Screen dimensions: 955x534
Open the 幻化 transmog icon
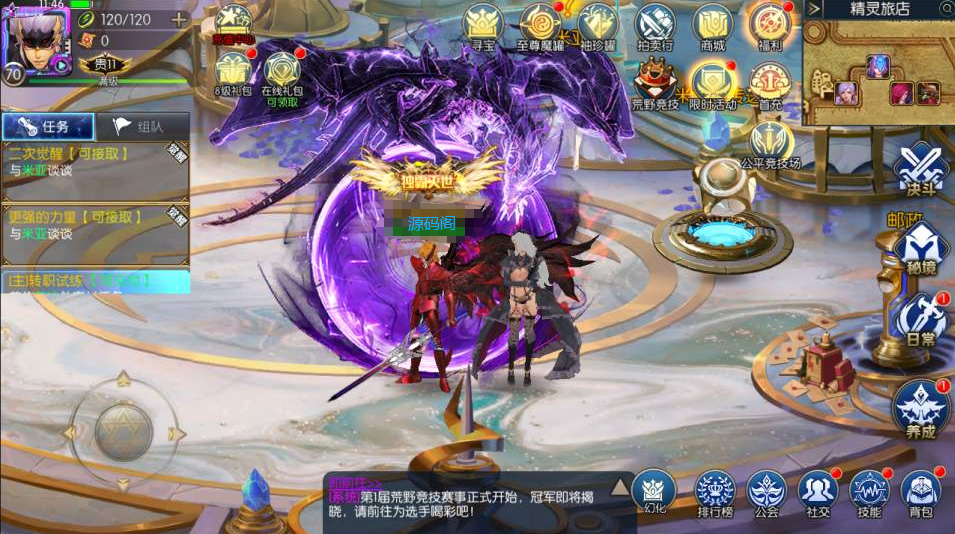click(654, 490)
